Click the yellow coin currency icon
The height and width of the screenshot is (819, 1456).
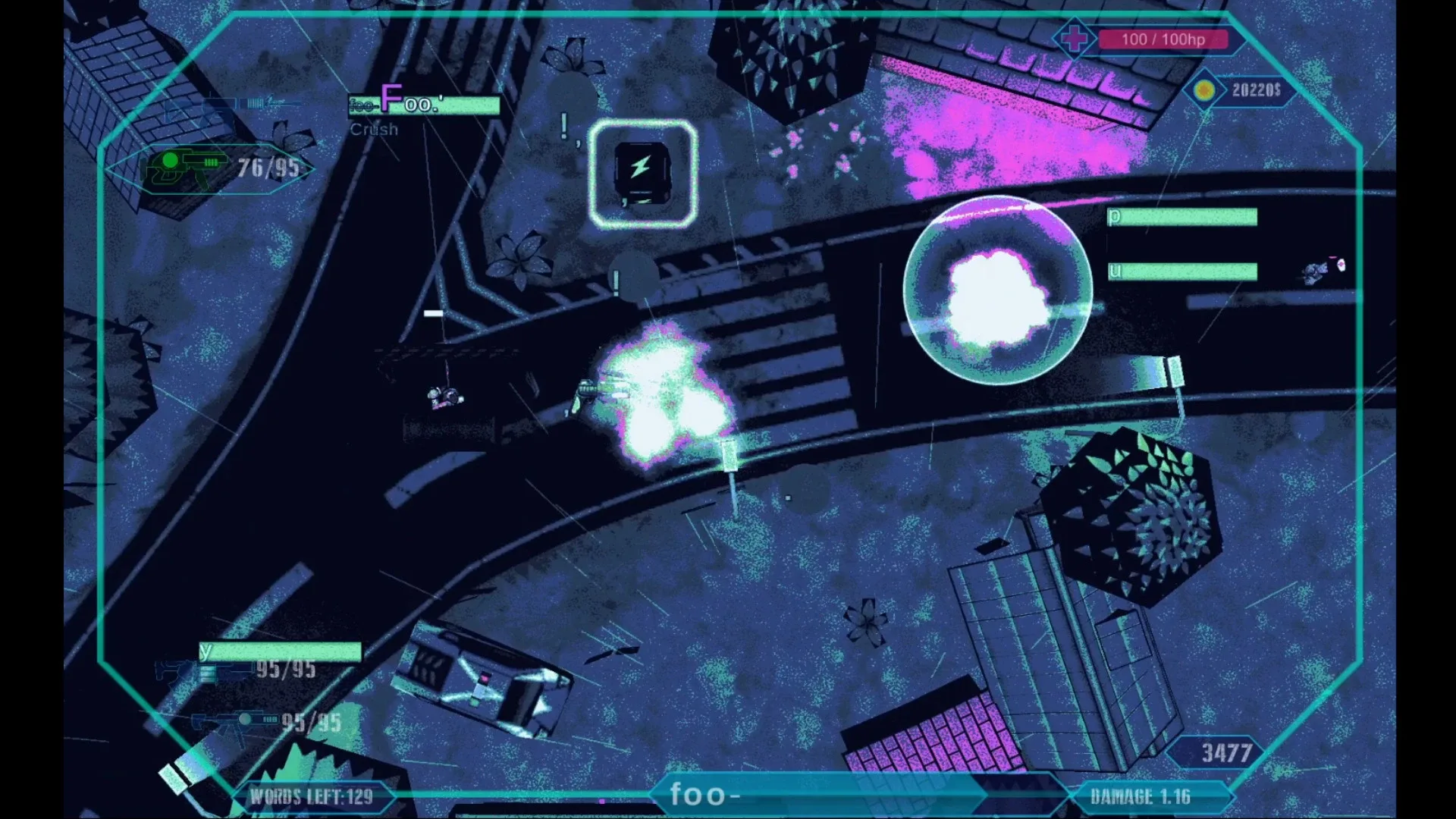click(x=1204, y=91)
